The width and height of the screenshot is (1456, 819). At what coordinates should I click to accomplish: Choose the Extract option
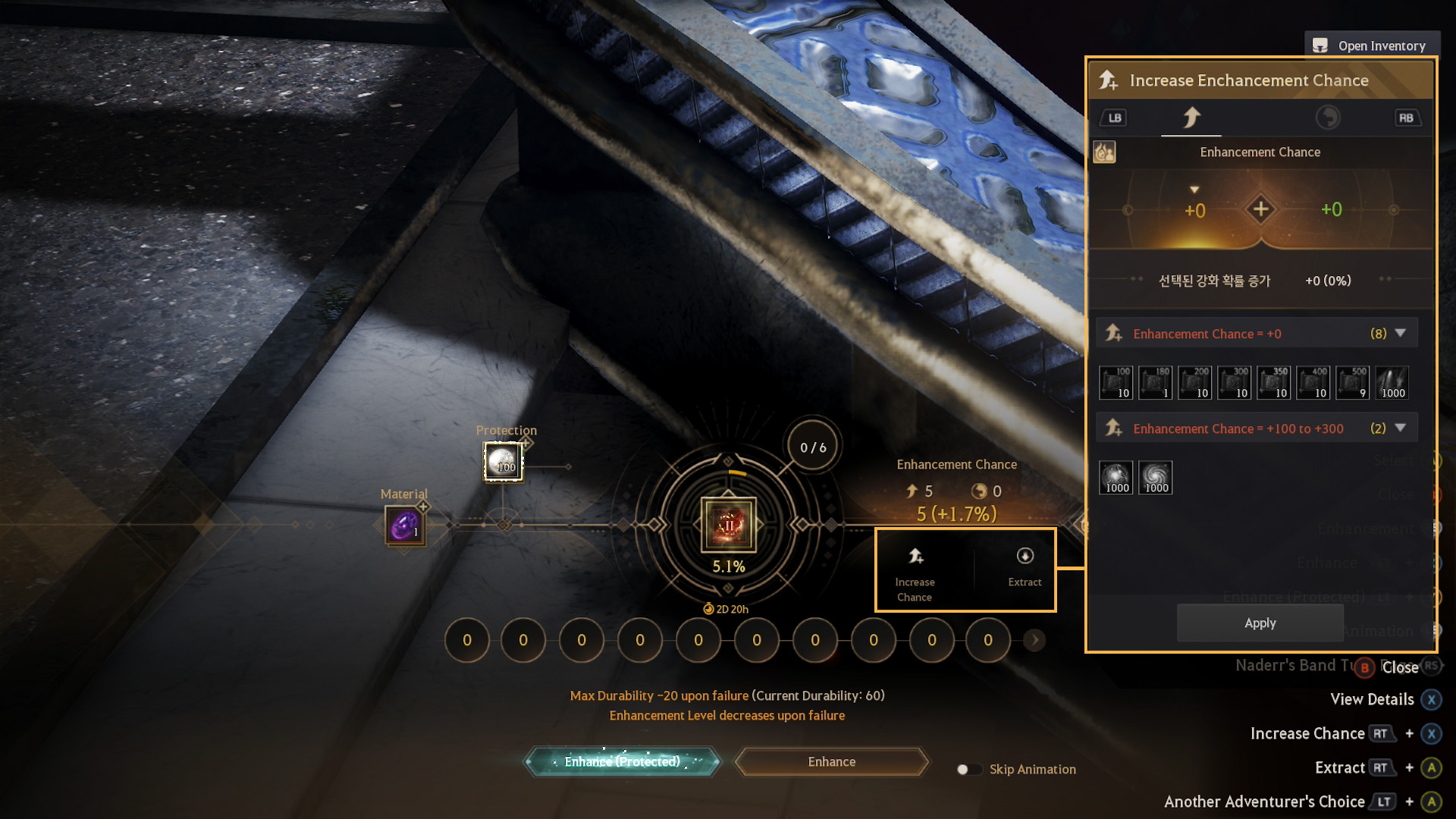pos(1025,567)
